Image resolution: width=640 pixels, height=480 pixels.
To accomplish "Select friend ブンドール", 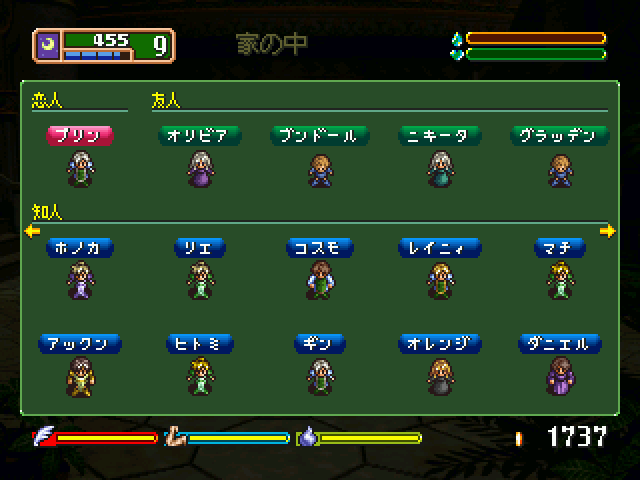I will (x=320, y=135).
